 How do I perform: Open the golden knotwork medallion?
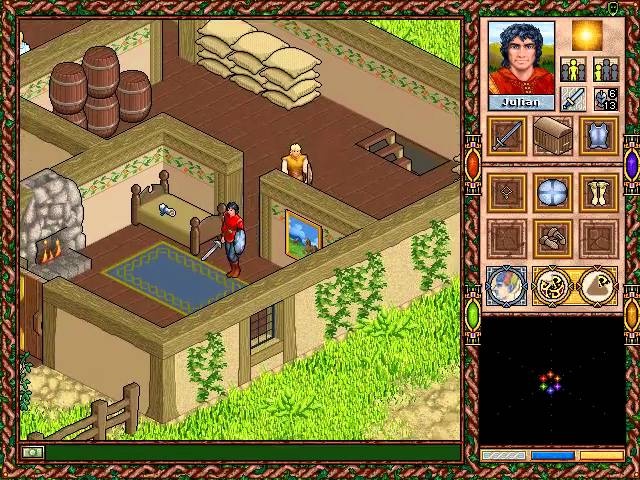(553, 287)
